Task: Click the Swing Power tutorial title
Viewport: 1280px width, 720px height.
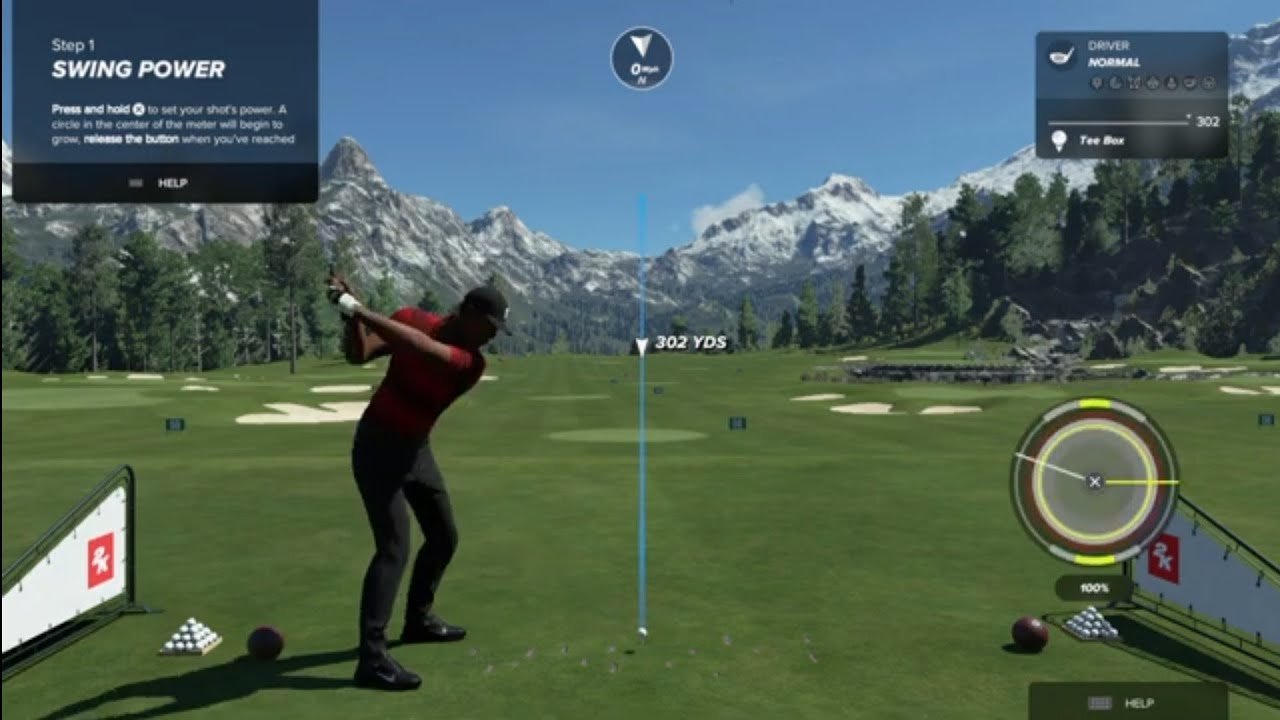Action: (x=138, y=69)
